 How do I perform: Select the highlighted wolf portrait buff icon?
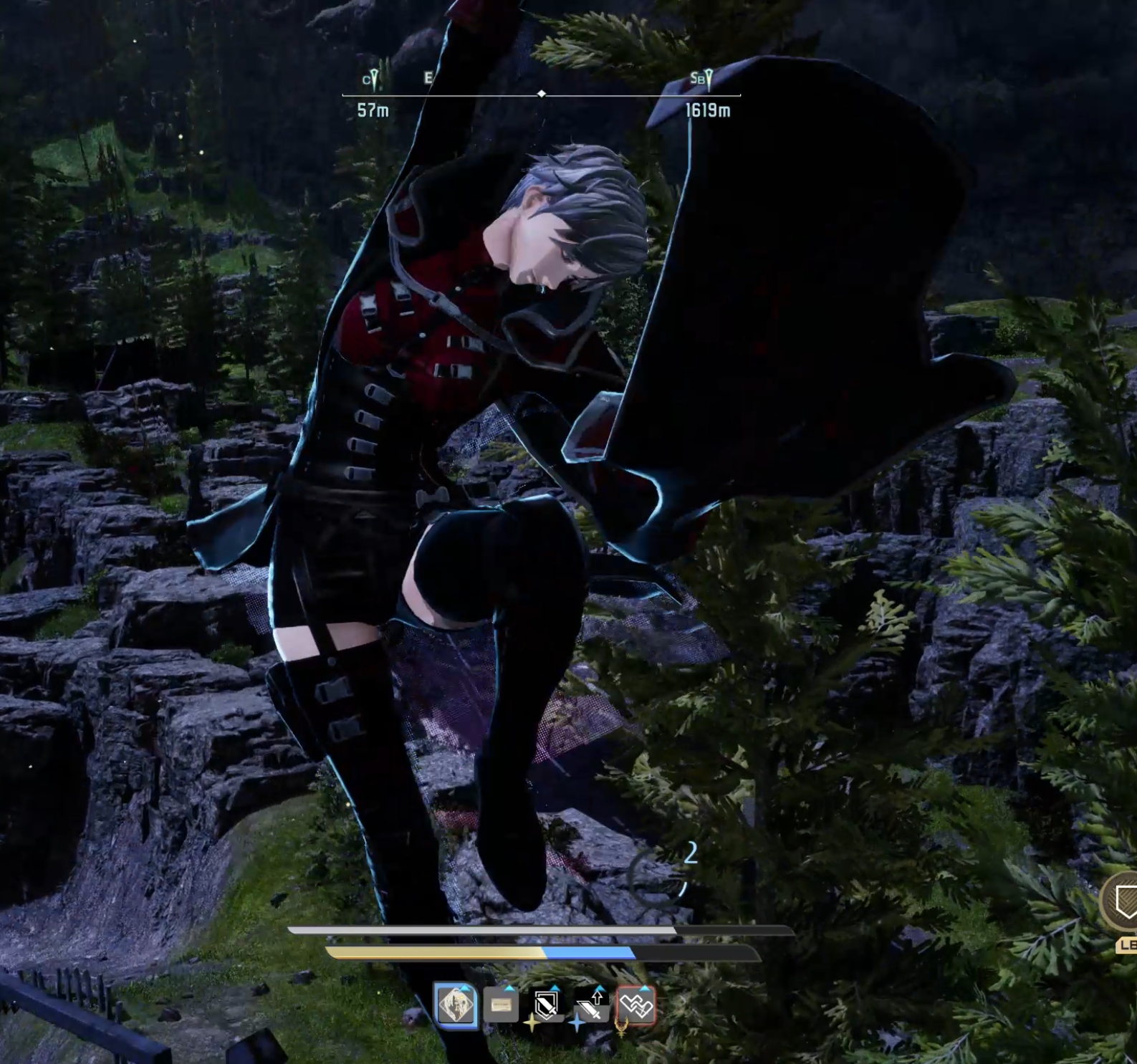[456, 1005]
